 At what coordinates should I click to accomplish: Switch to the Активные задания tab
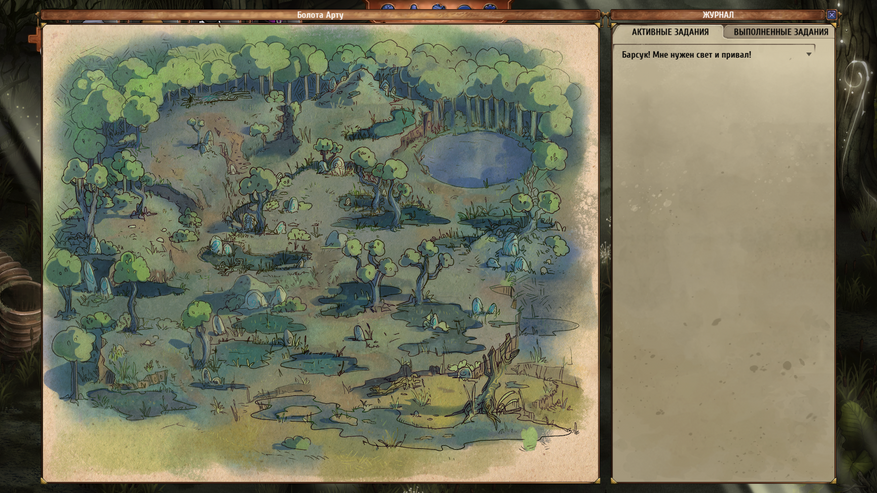click(x=669, y=32)
